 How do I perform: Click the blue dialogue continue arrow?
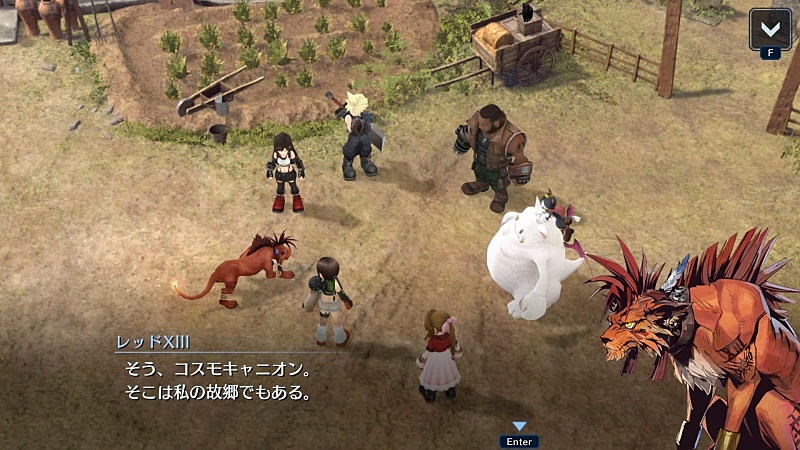519,427
